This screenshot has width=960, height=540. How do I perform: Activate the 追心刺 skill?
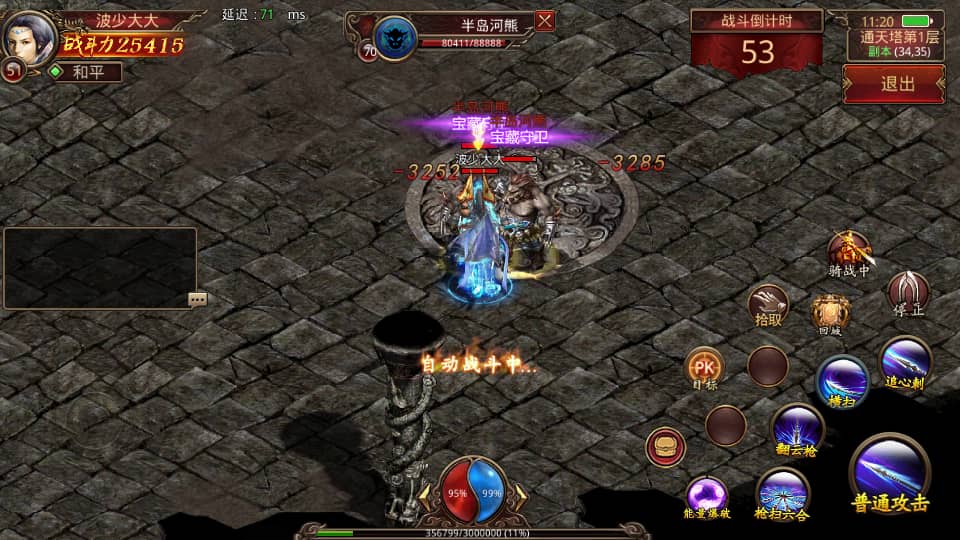[x=906, y=361]
